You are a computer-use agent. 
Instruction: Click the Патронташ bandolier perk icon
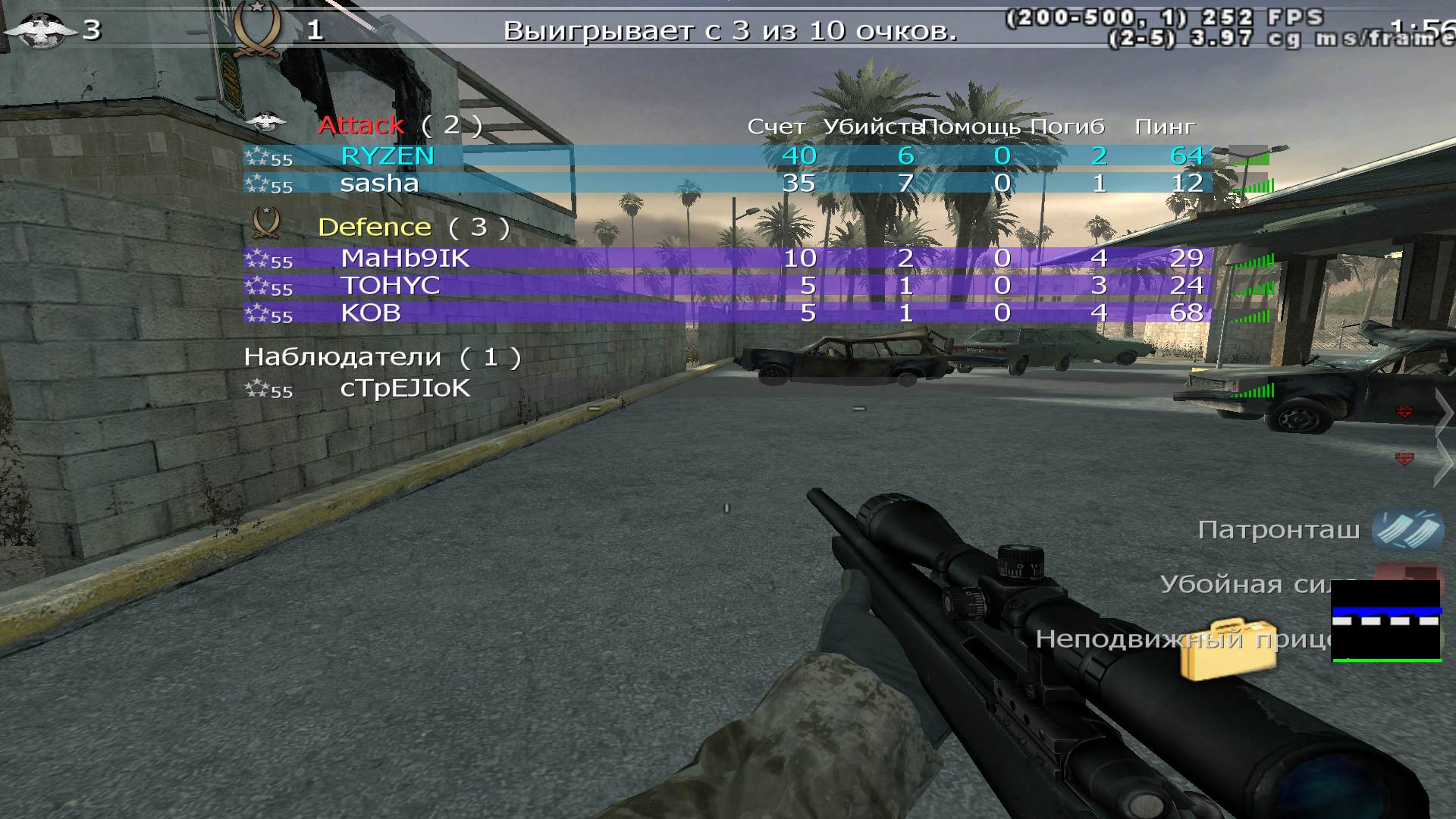1407,531
